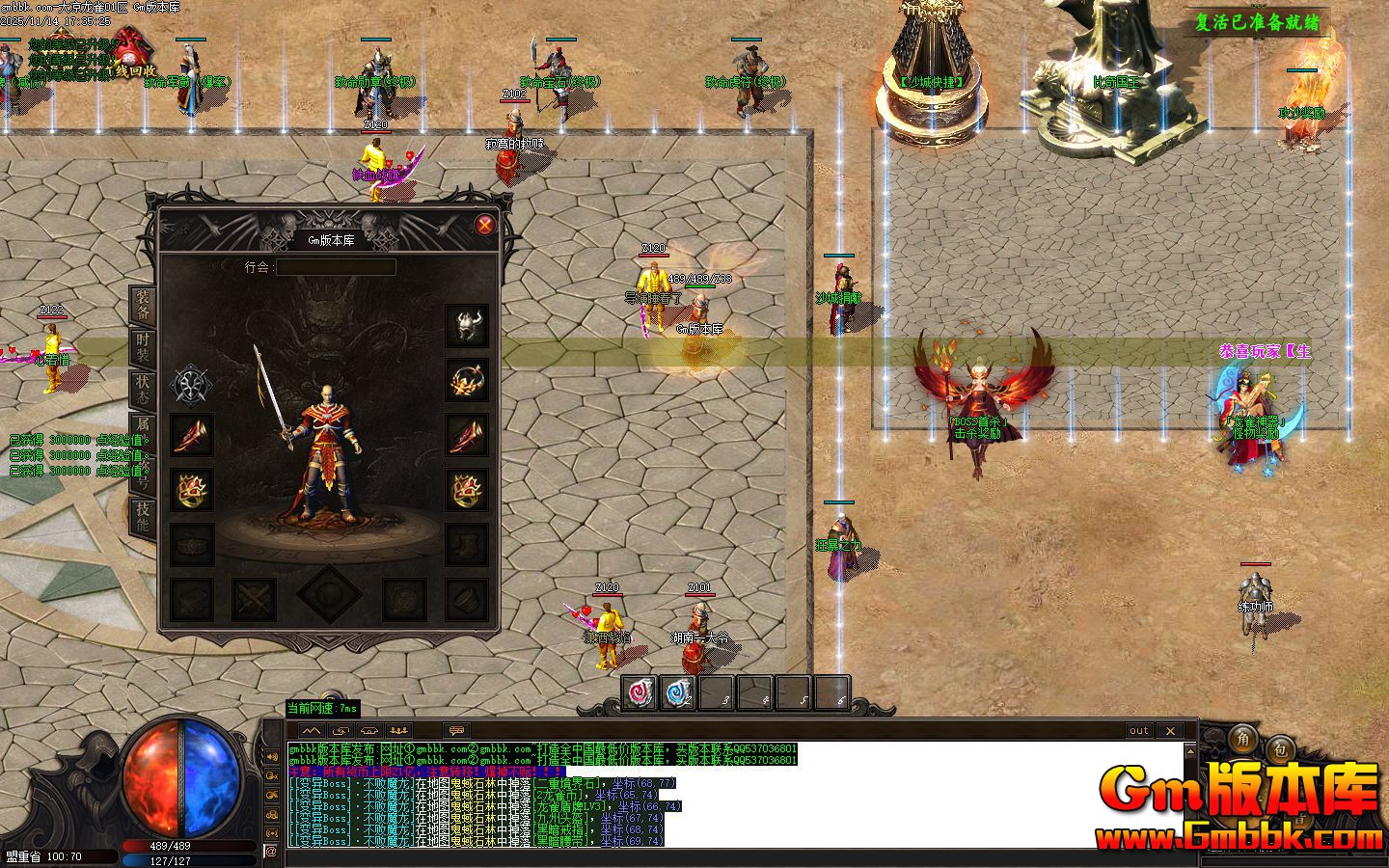Use the red swirl stone in hotbar slot 1
The height and width of the screenshot is (868, 1389).
pos(640,692)
